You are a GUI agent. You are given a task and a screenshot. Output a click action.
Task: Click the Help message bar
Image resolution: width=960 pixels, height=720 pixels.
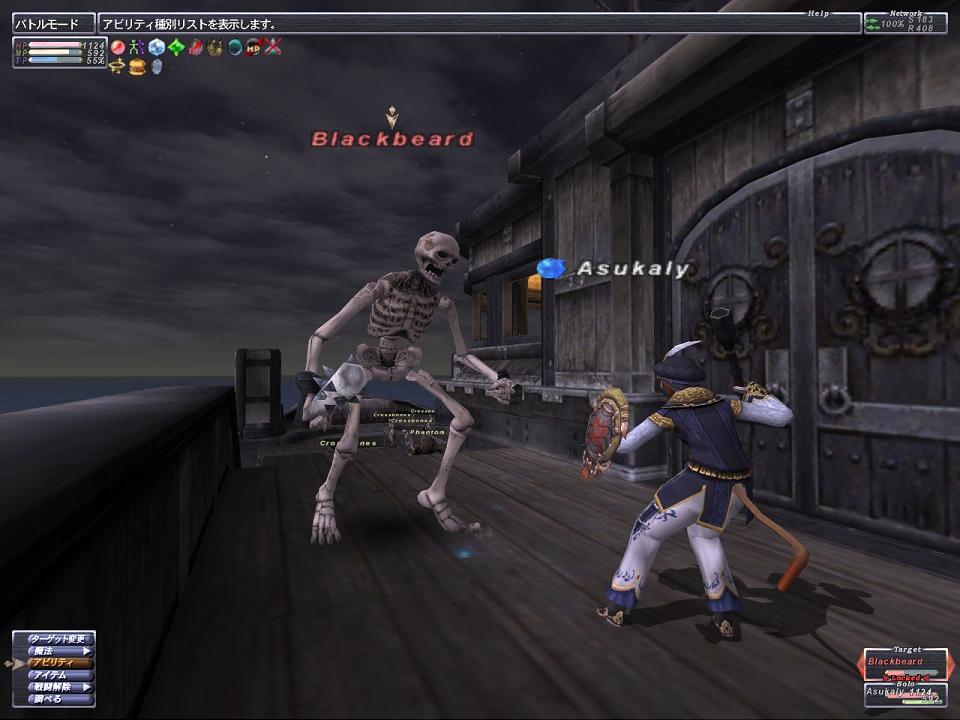click(x=480, y=23)
